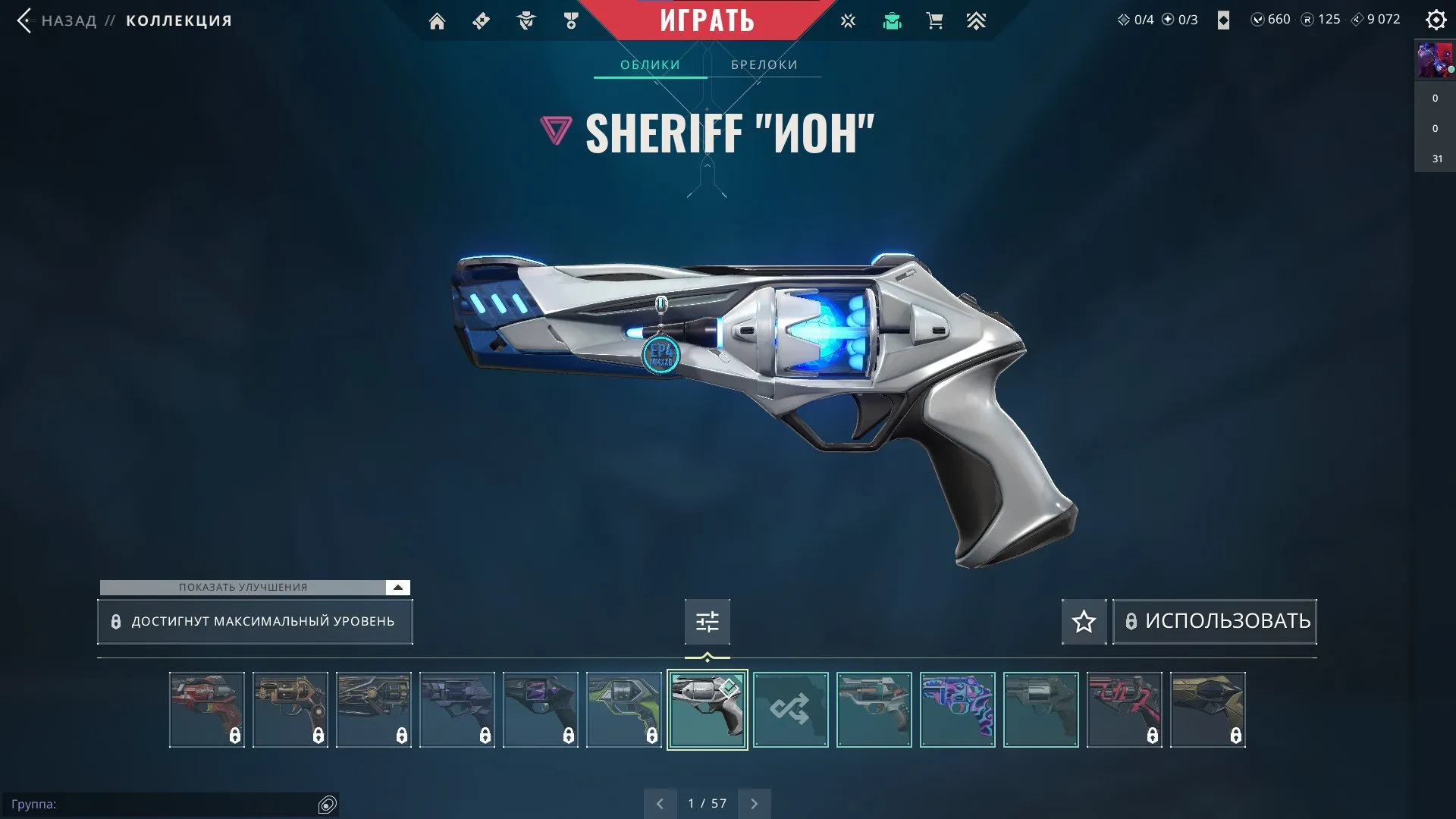Open the Premier arrows icon
Viewport: 1456px width, 819px height.
pos(977,20)
